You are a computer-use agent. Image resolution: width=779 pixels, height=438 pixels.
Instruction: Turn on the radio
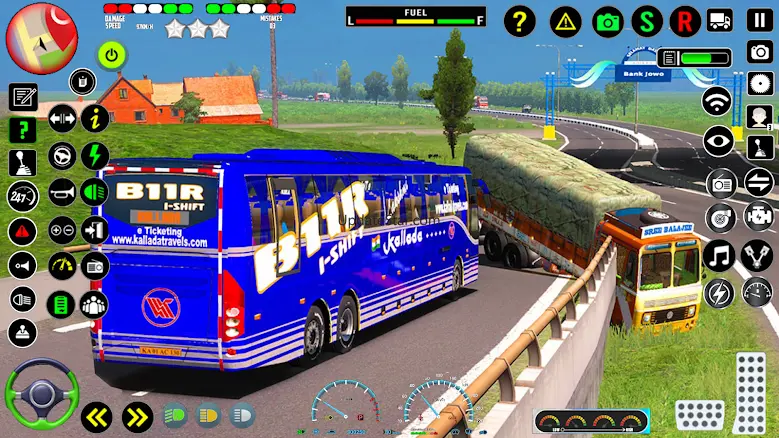(x=720, y=183)
